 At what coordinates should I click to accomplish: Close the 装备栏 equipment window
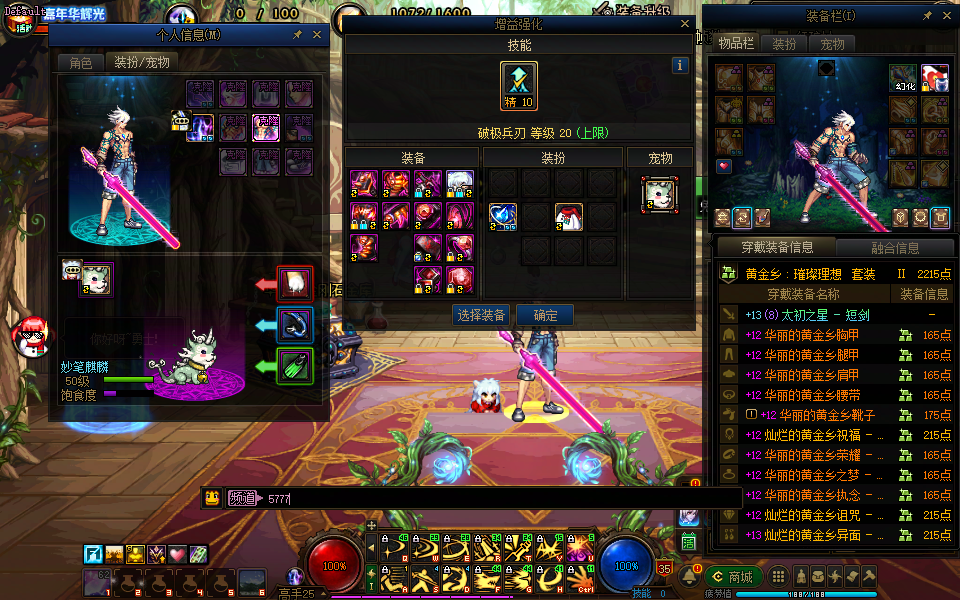pyautogui.click(x=947, y=17)
